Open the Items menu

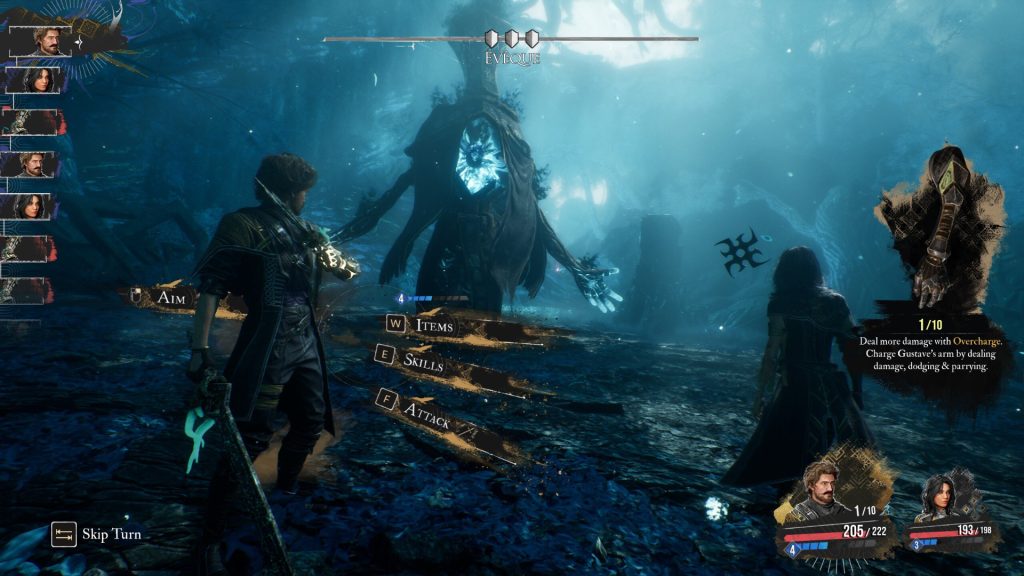coord(433,325)
